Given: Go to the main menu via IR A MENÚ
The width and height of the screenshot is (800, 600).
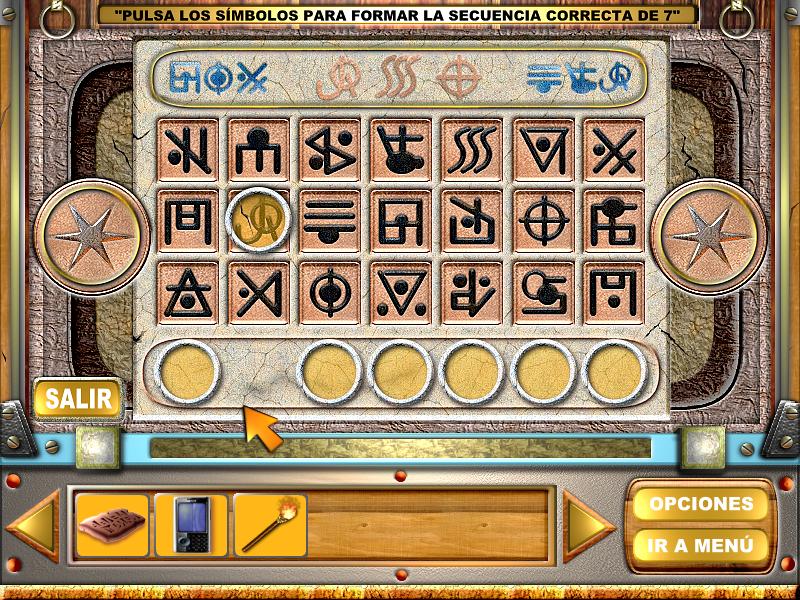Looking at the screenshot, I should pos(700,546).
